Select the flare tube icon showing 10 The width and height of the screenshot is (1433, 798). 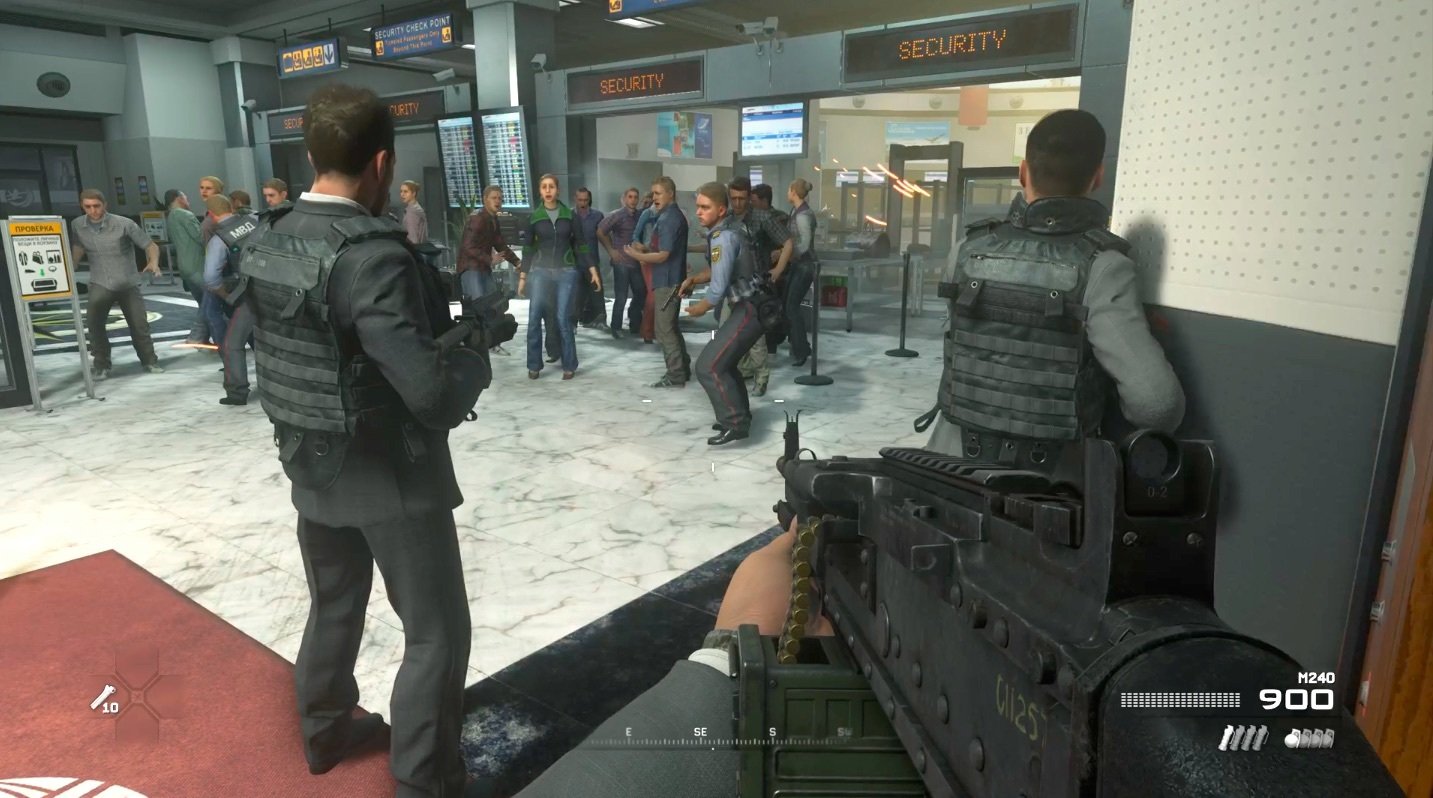click(x=102, y=695)
